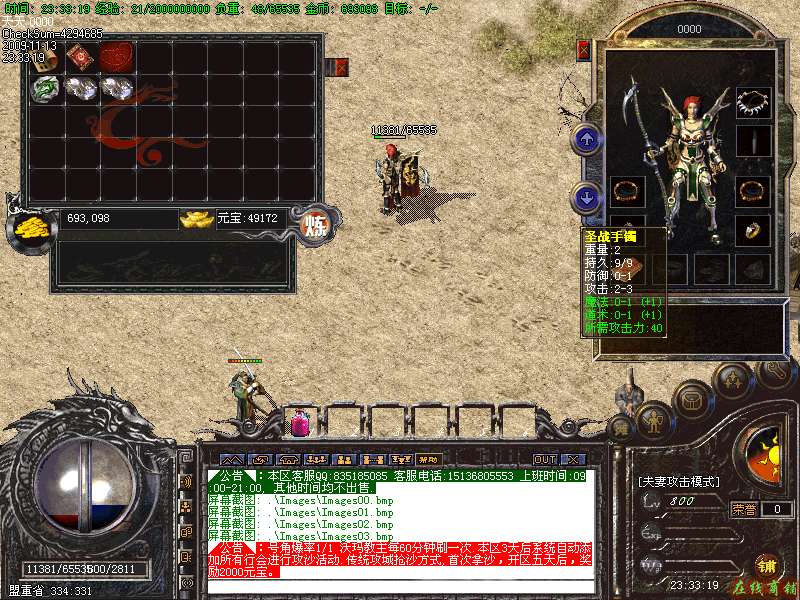Screen dimensions: 800x600
Task: Click the round 铺 shop button
Action: 766,564
